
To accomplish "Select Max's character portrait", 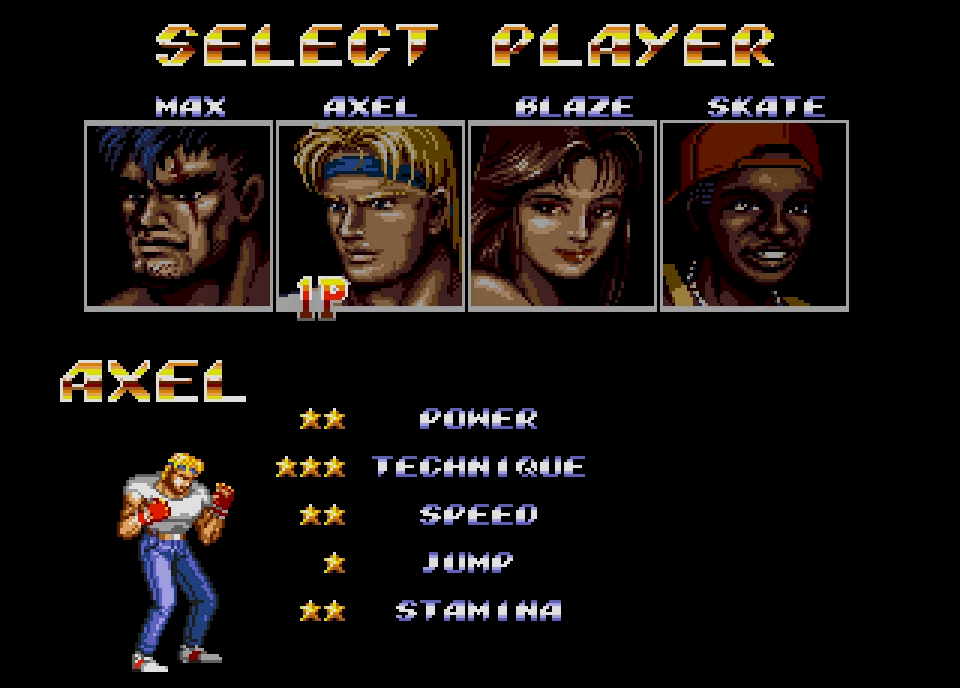I will pyautogui.click(x=178, y=216).
